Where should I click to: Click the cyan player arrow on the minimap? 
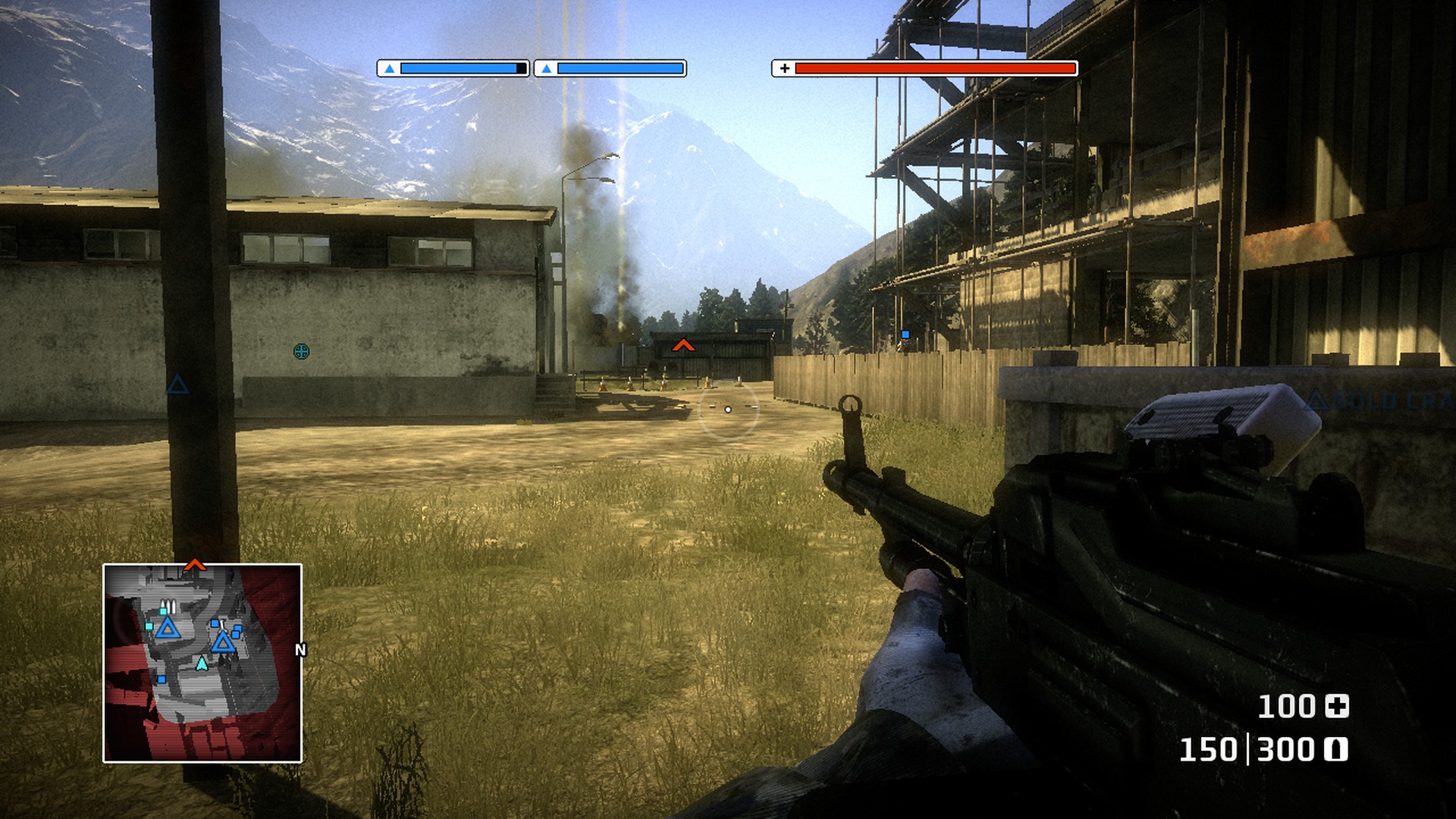(x=202, y=664)
